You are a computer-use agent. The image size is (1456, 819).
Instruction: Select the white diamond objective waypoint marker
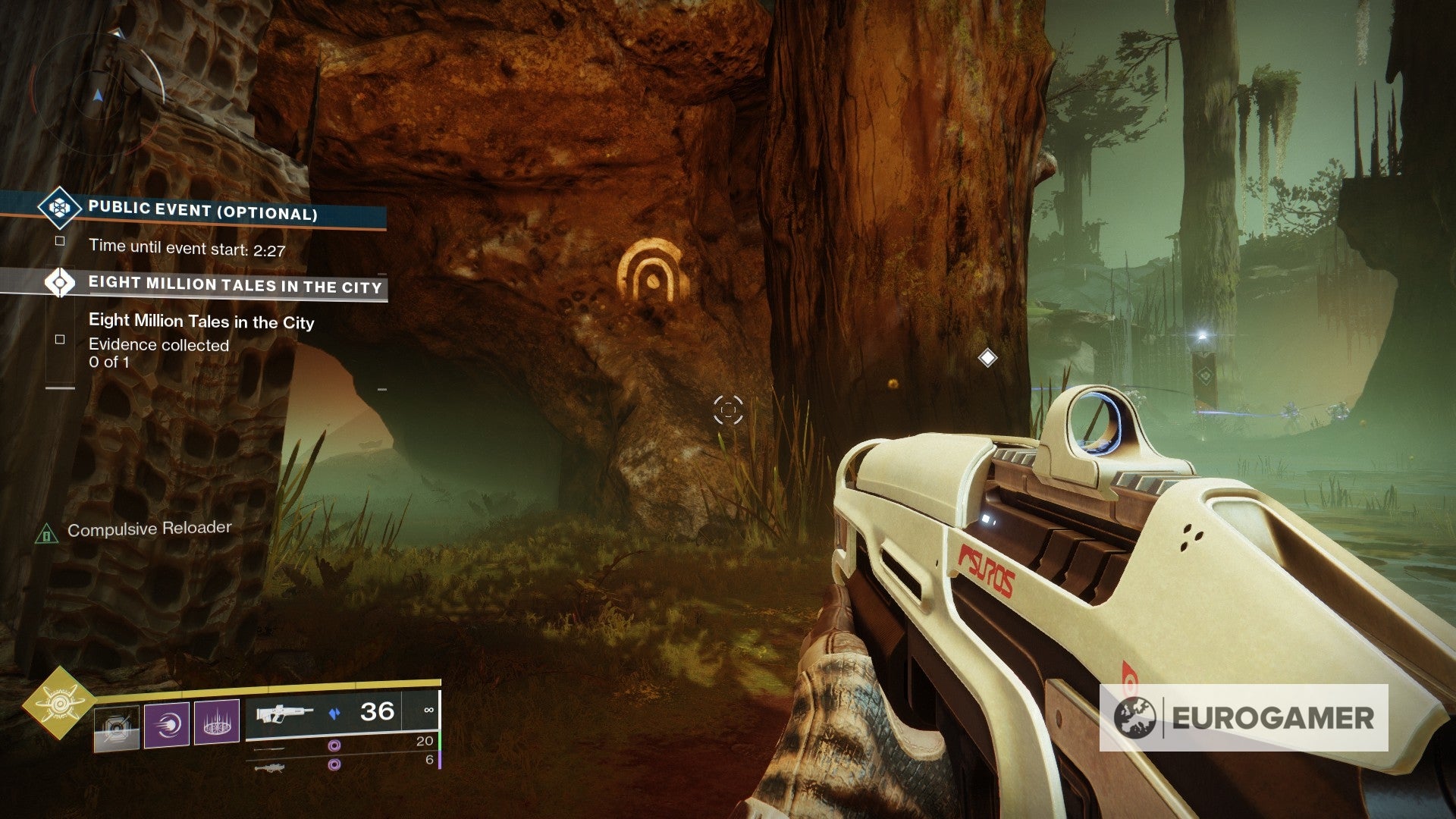pos(987,357)
